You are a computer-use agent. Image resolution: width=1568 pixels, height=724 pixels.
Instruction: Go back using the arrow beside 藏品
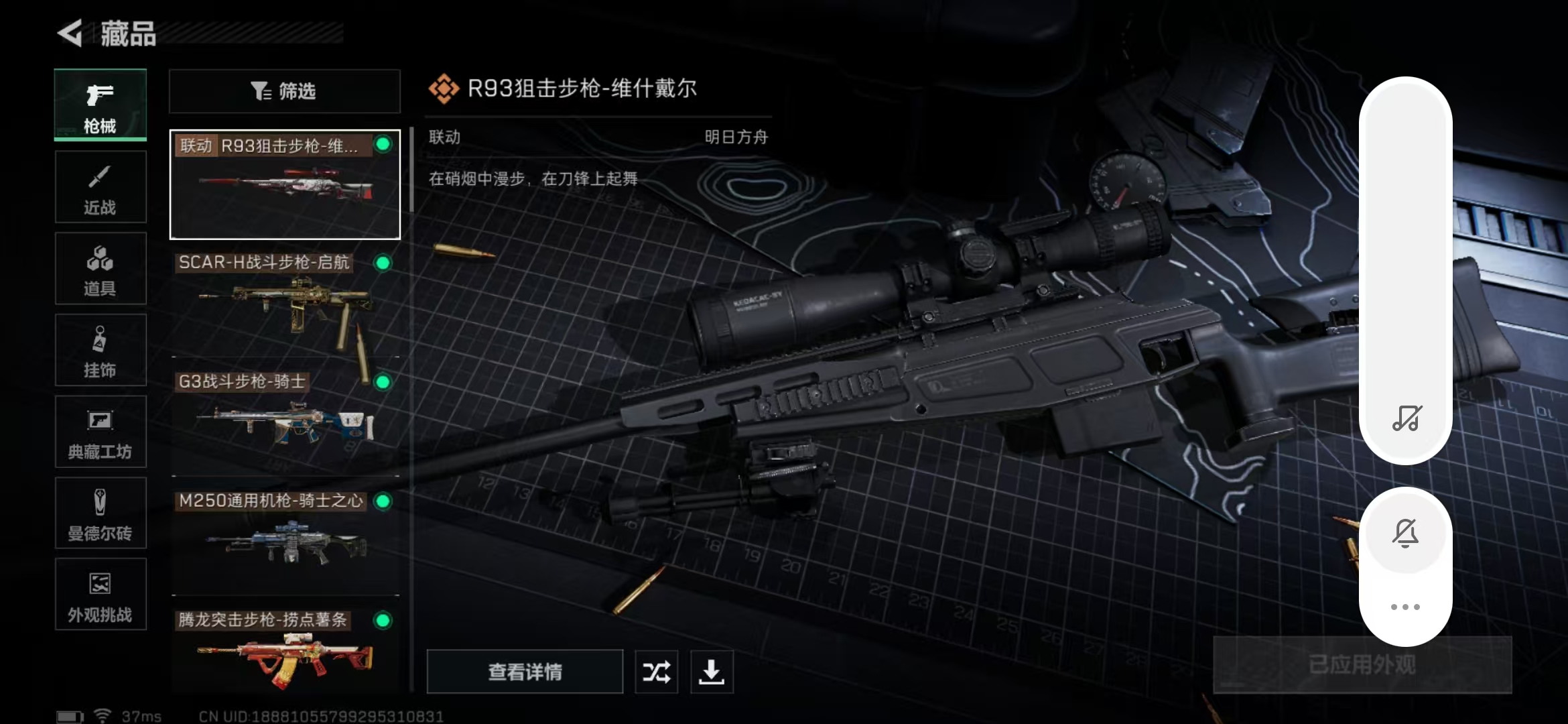click(x=70, y=33)
